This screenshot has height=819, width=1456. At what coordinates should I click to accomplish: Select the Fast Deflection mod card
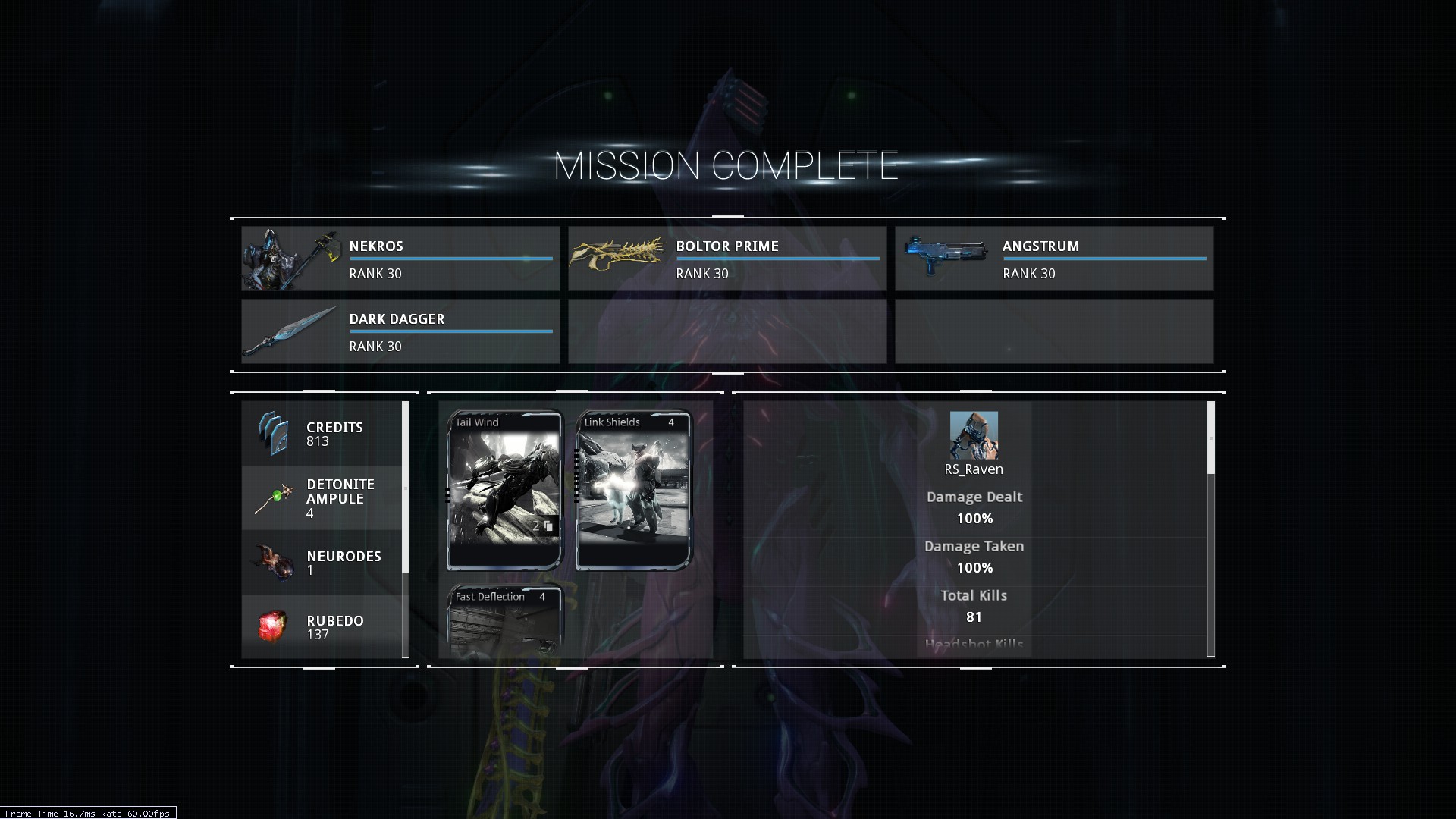(504, 620)
